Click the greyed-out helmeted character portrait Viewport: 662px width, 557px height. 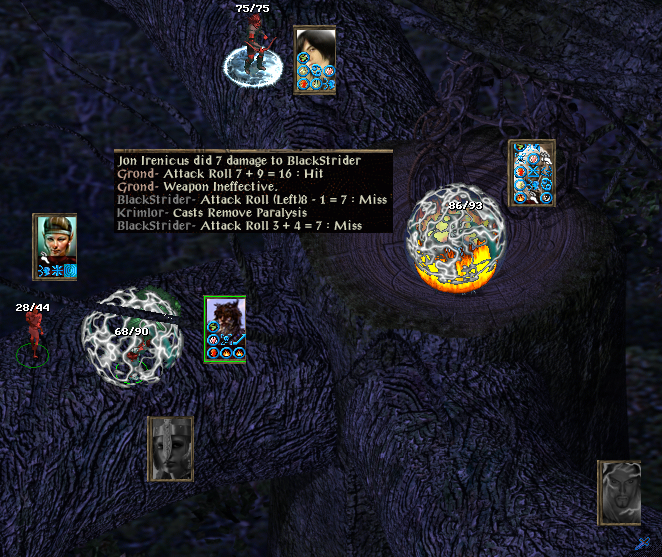(170, 448)
